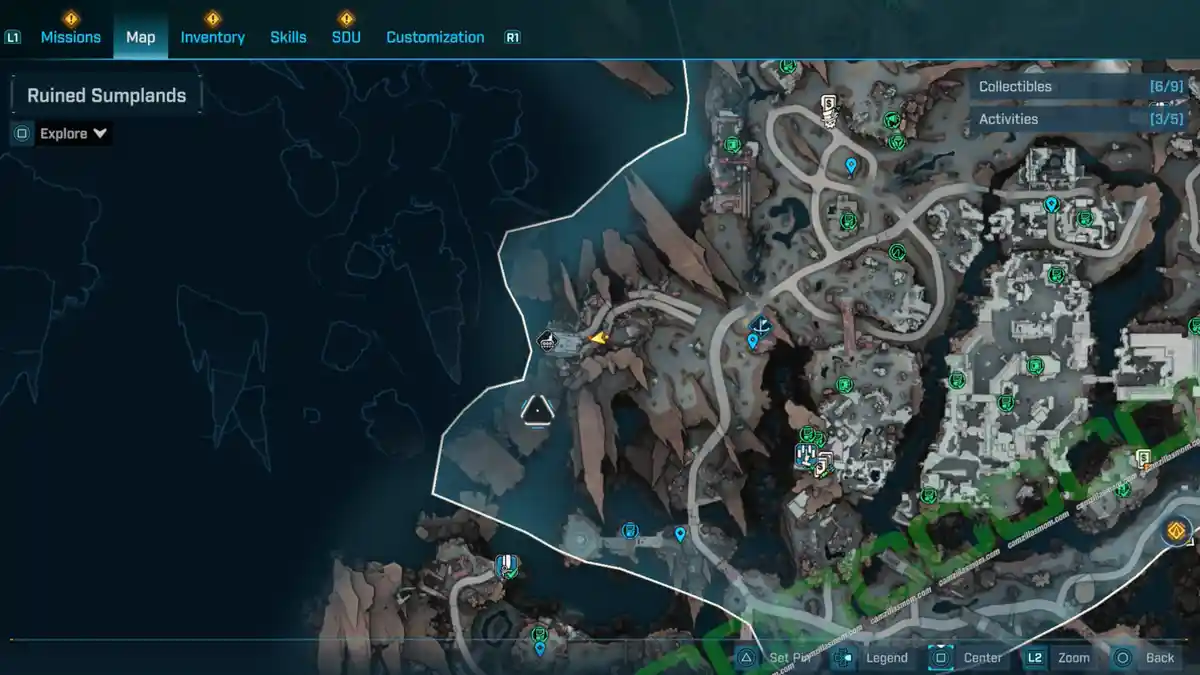Open the map Legend
The image size is (1200, 675).
(x=874, y=657)
